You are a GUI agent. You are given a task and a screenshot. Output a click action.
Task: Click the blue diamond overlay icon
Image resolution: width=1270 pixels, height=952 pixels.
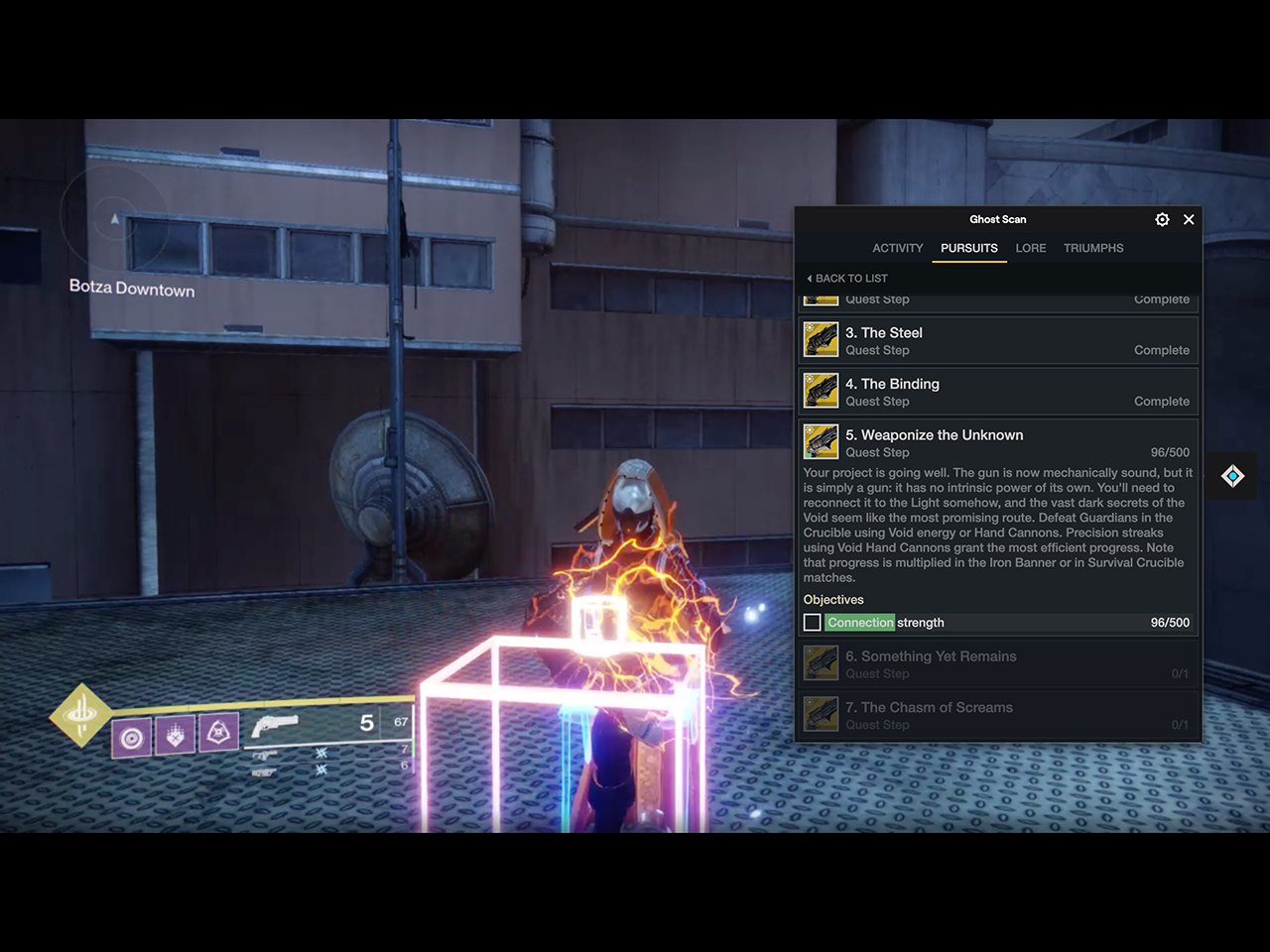click(x=1232, y=477)
